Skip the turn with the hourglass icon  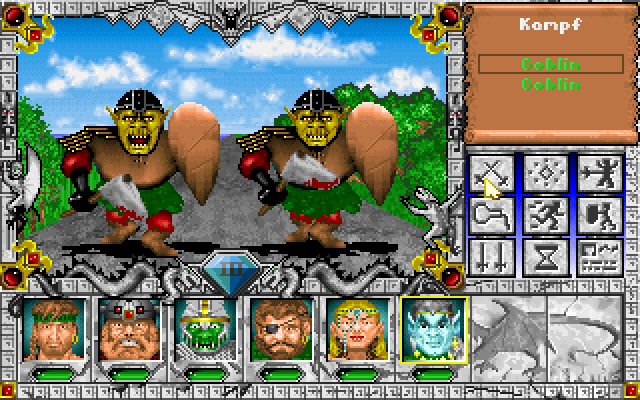545,257
